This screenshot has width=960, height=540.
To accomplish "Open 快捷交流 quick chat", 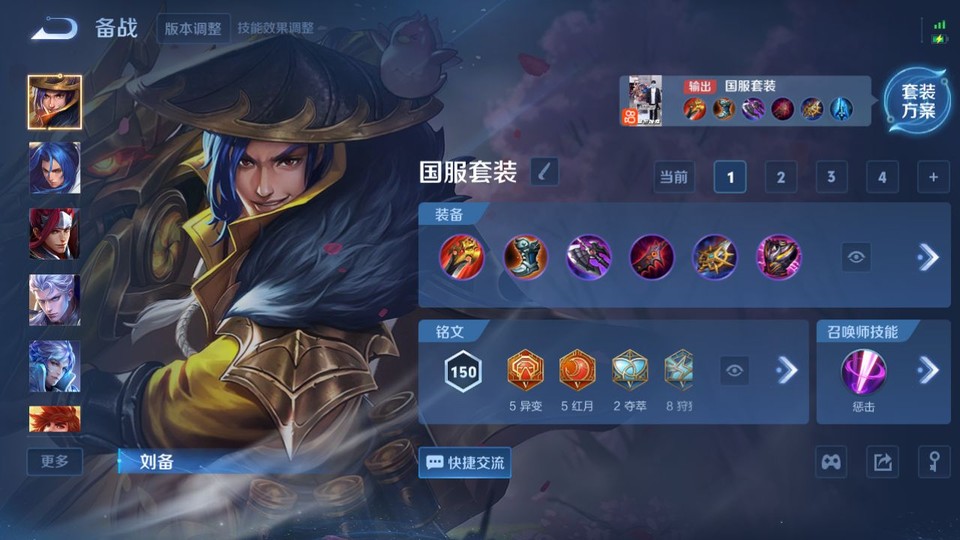I will coord(465,462).
